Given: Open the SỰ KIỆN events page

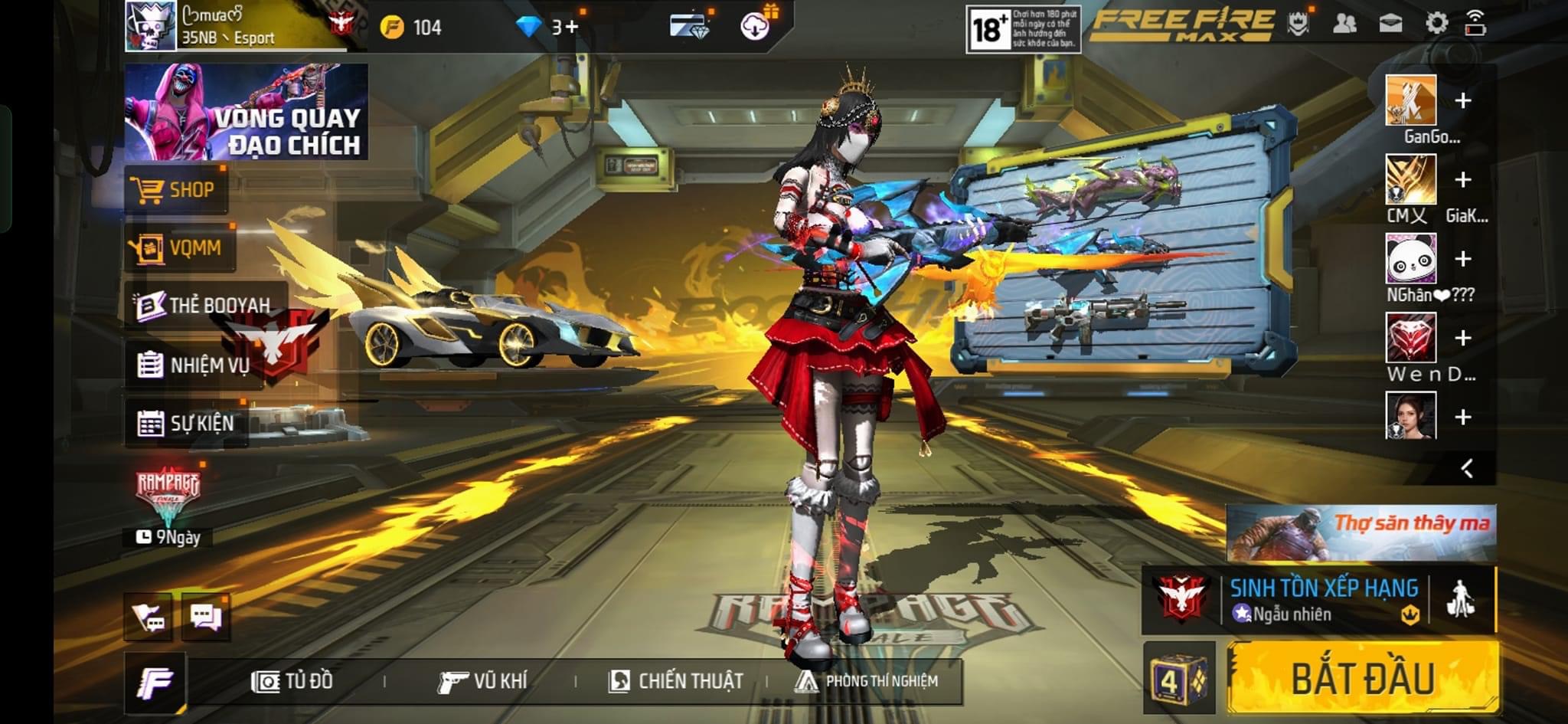Looking at the screenshot, I should coord(186,423).
